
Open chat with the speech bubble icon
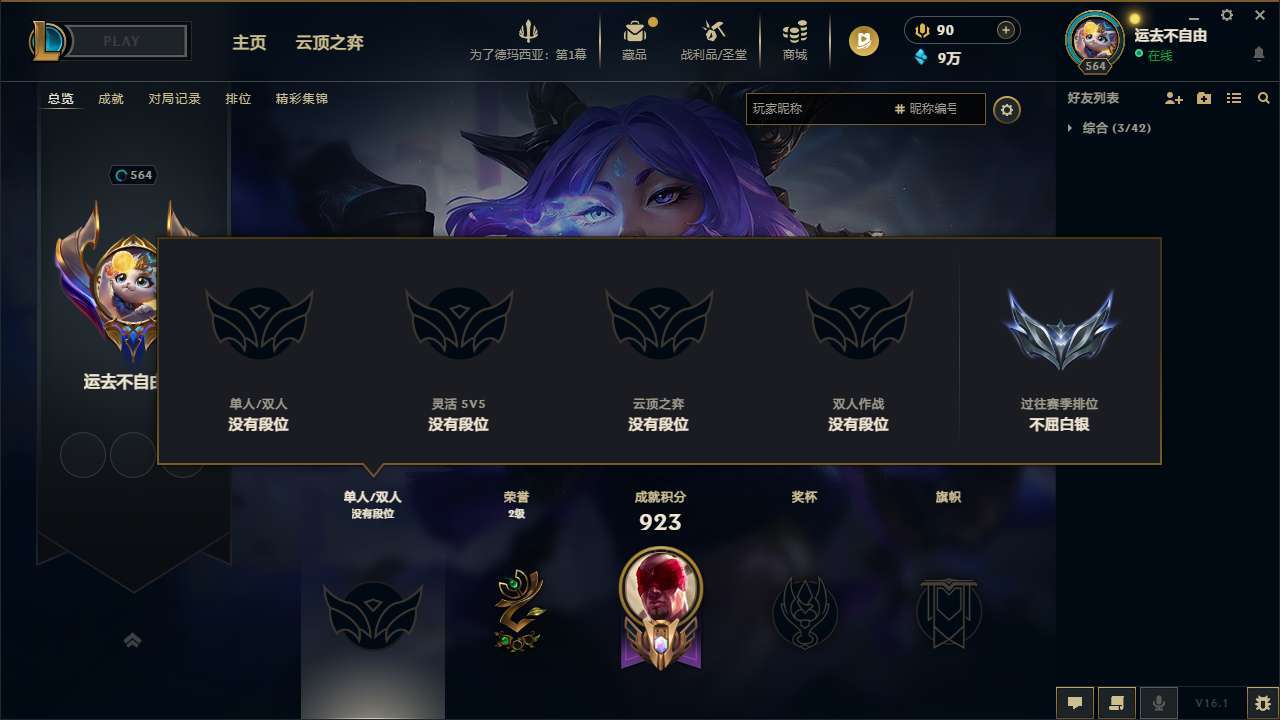coord(1075,702)
